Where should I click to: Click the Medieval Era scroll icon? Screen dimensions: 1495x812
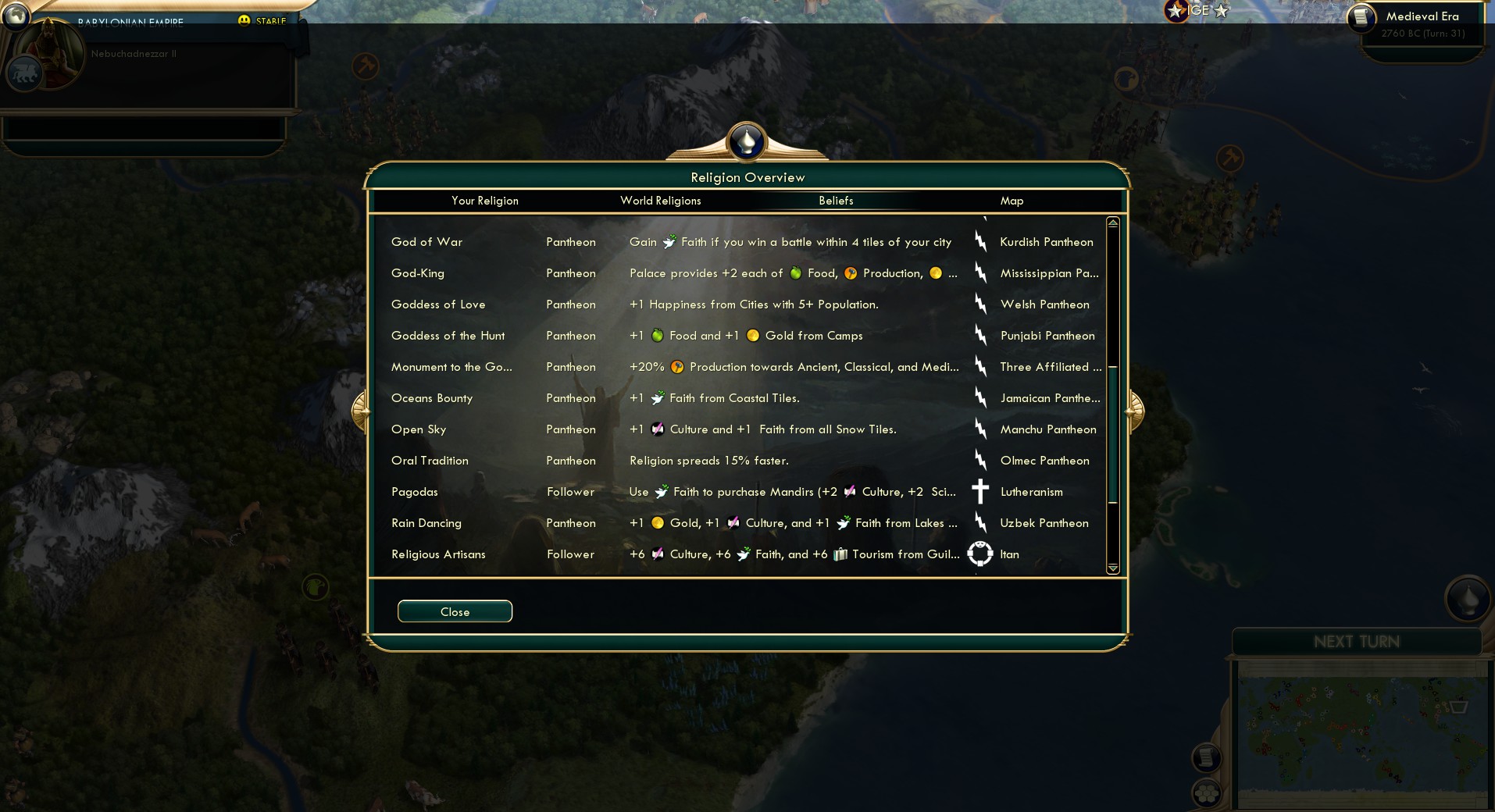(1362, 16)
